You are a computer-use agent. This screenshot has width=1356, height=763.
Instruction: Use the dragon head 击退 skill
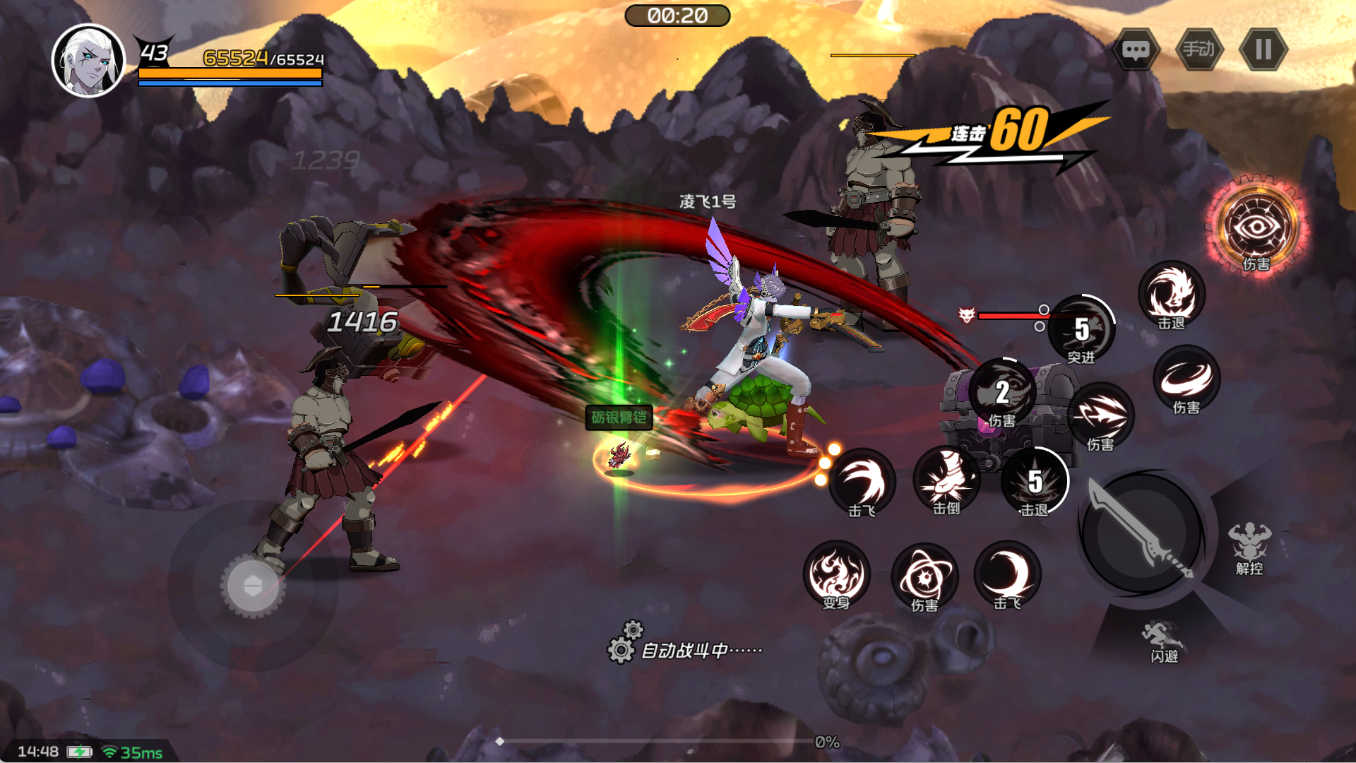click(x=1171, y=293)
